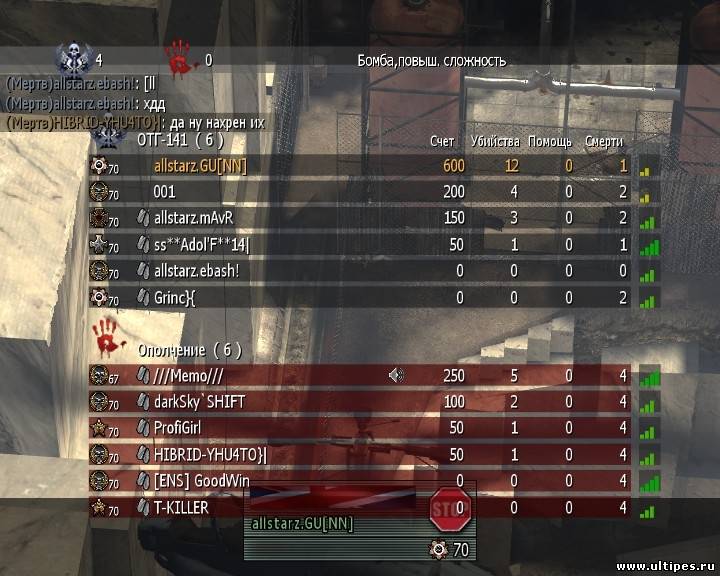Click the Ополчение team header
The height and width of the screenshot is (576, 720).
tap(188, 350)
